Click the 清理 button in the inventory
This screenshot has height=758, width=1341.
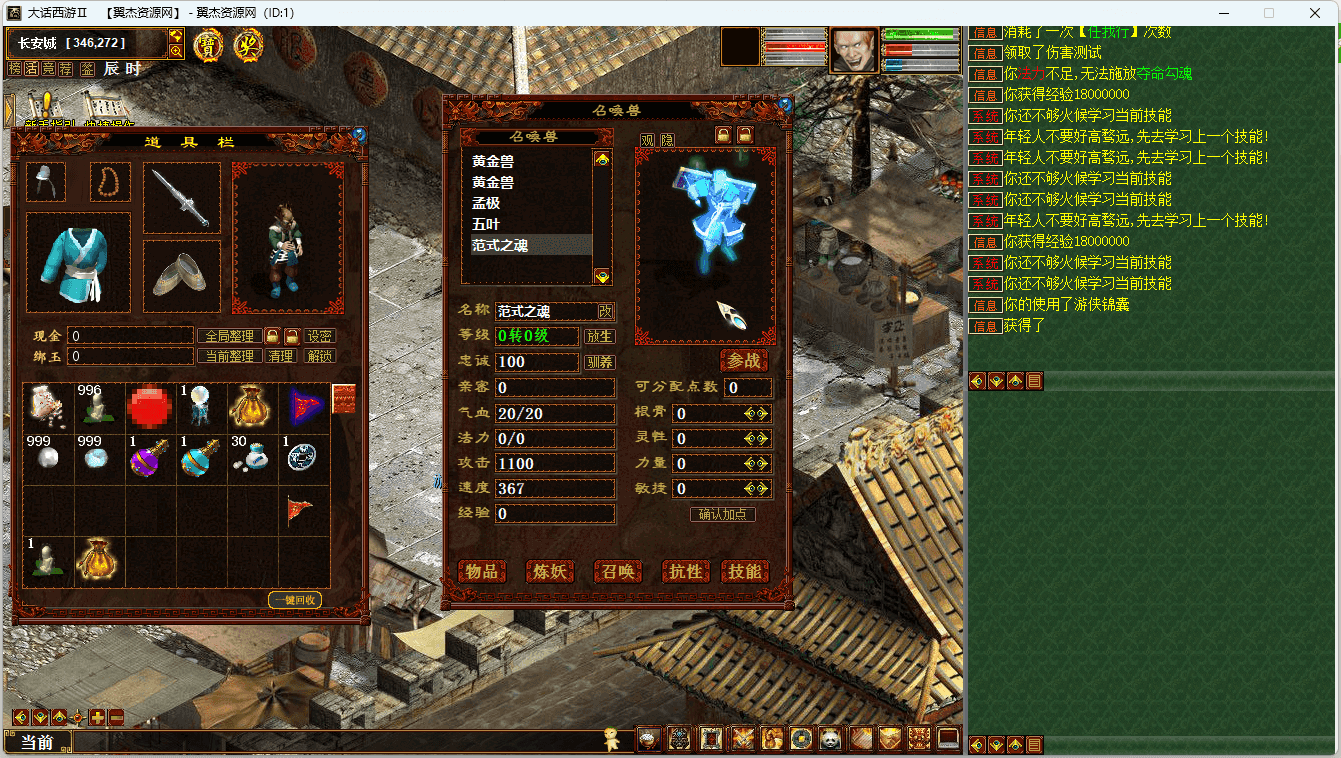281,356
